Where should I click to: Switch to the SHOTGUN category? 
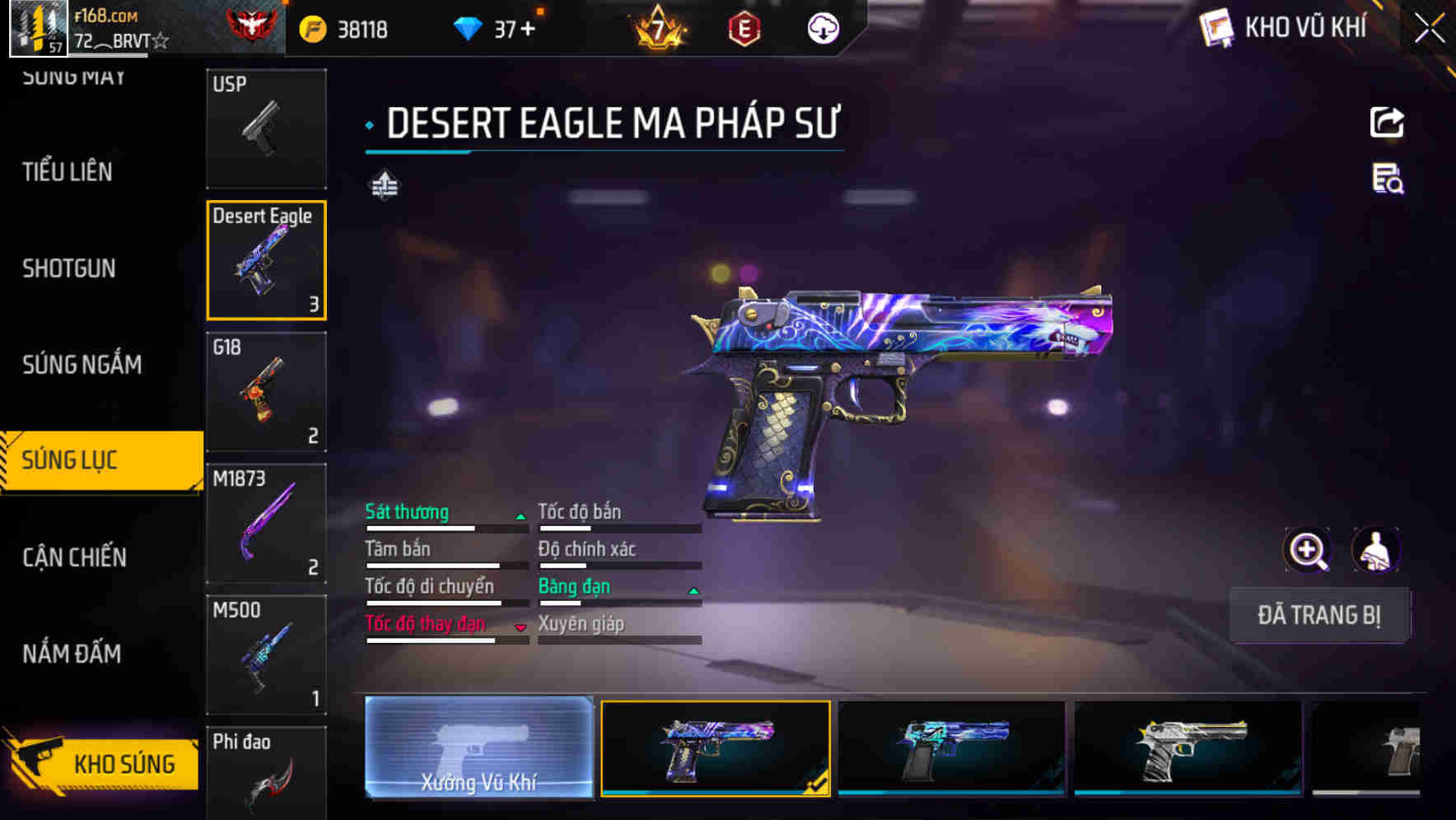tap(69, 268)
